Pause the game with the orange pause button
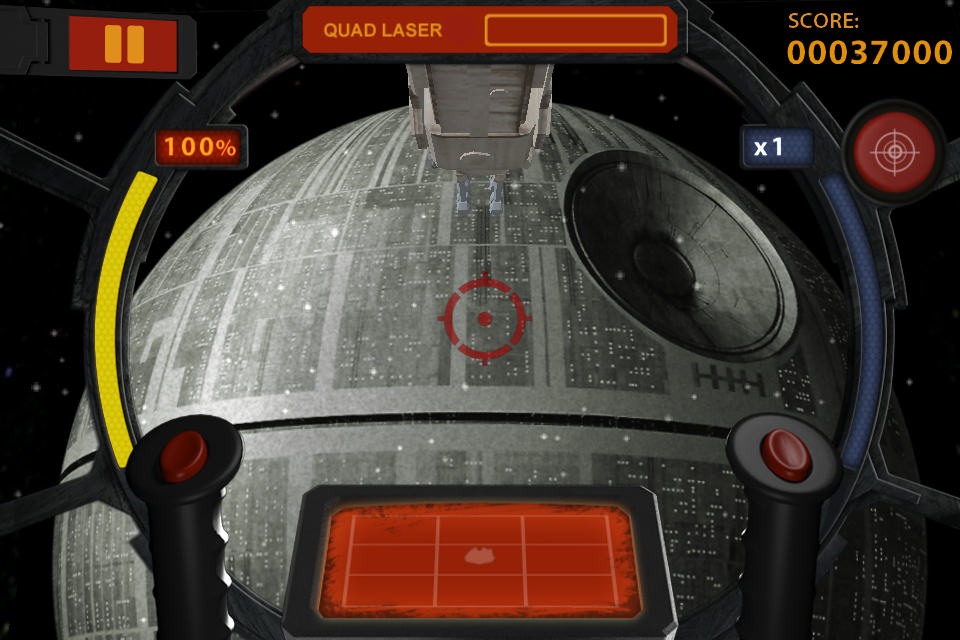This screenshot has width=960, height=640. [123, 44]
